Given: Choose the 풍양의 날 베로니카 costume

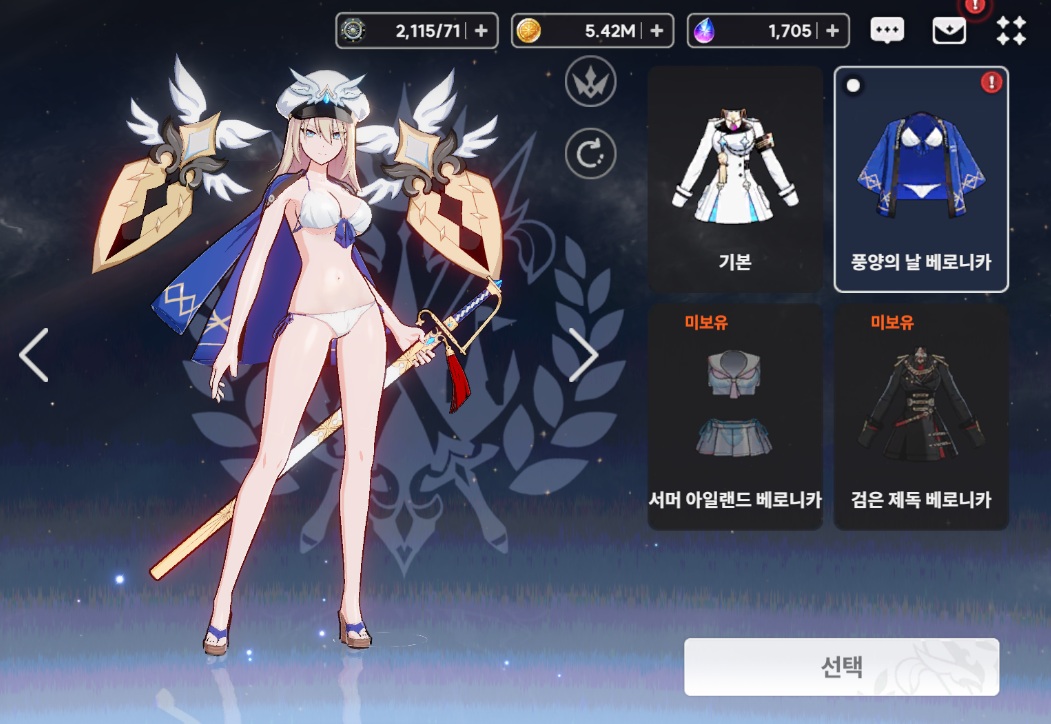Looking at the screenshot, I should pyautogui.click(x=921, y=179).
